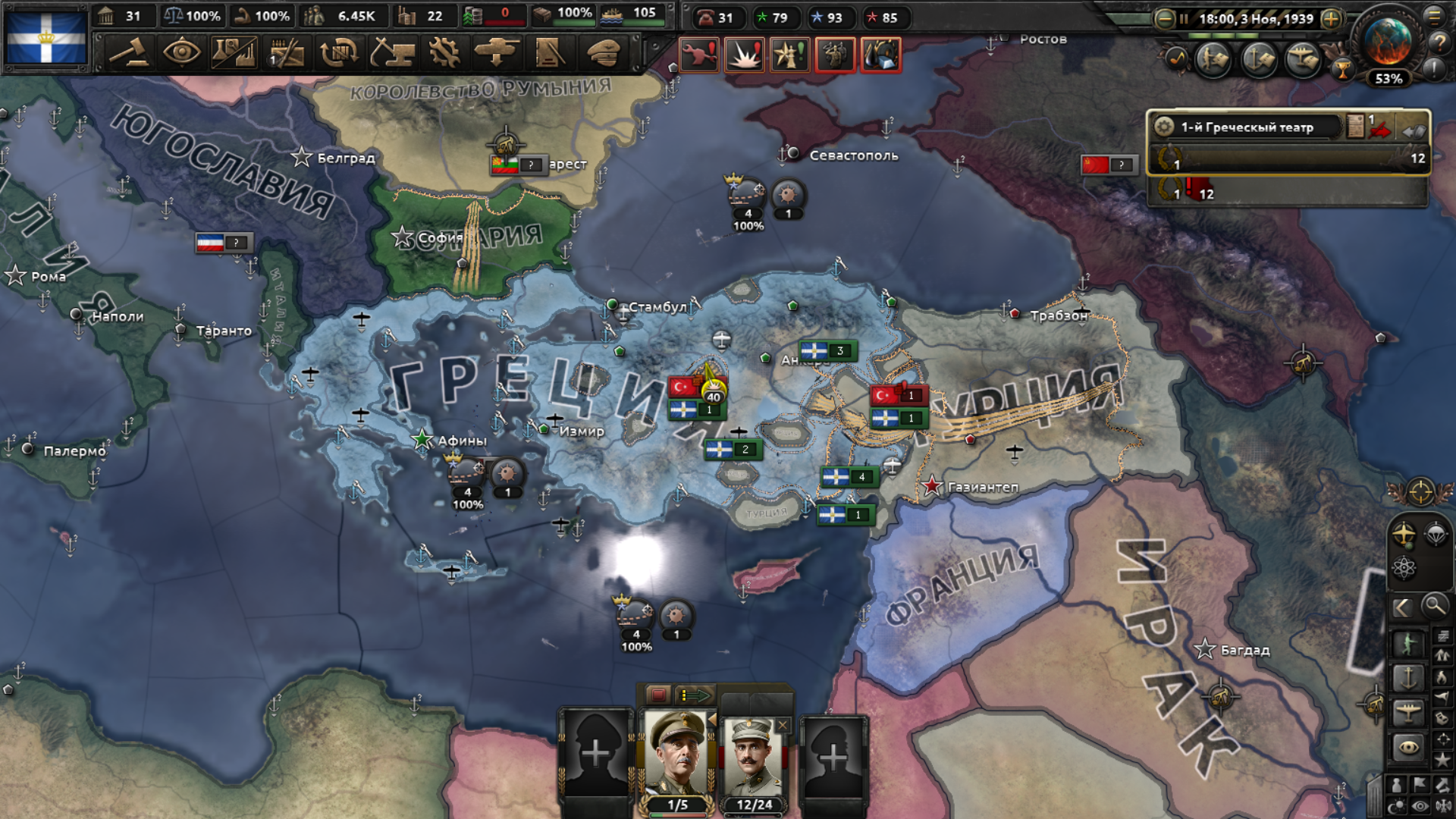The image size is (1456, 819).
Task: Open the production gear and wrench menu
Action: [x=444, y=53]
